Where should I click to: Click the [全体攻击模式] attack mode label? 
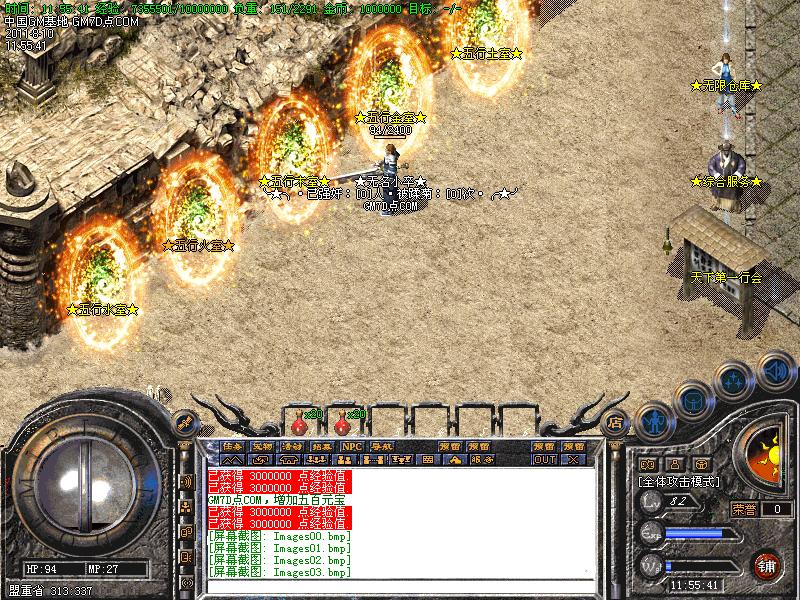[x=676, y=481]
